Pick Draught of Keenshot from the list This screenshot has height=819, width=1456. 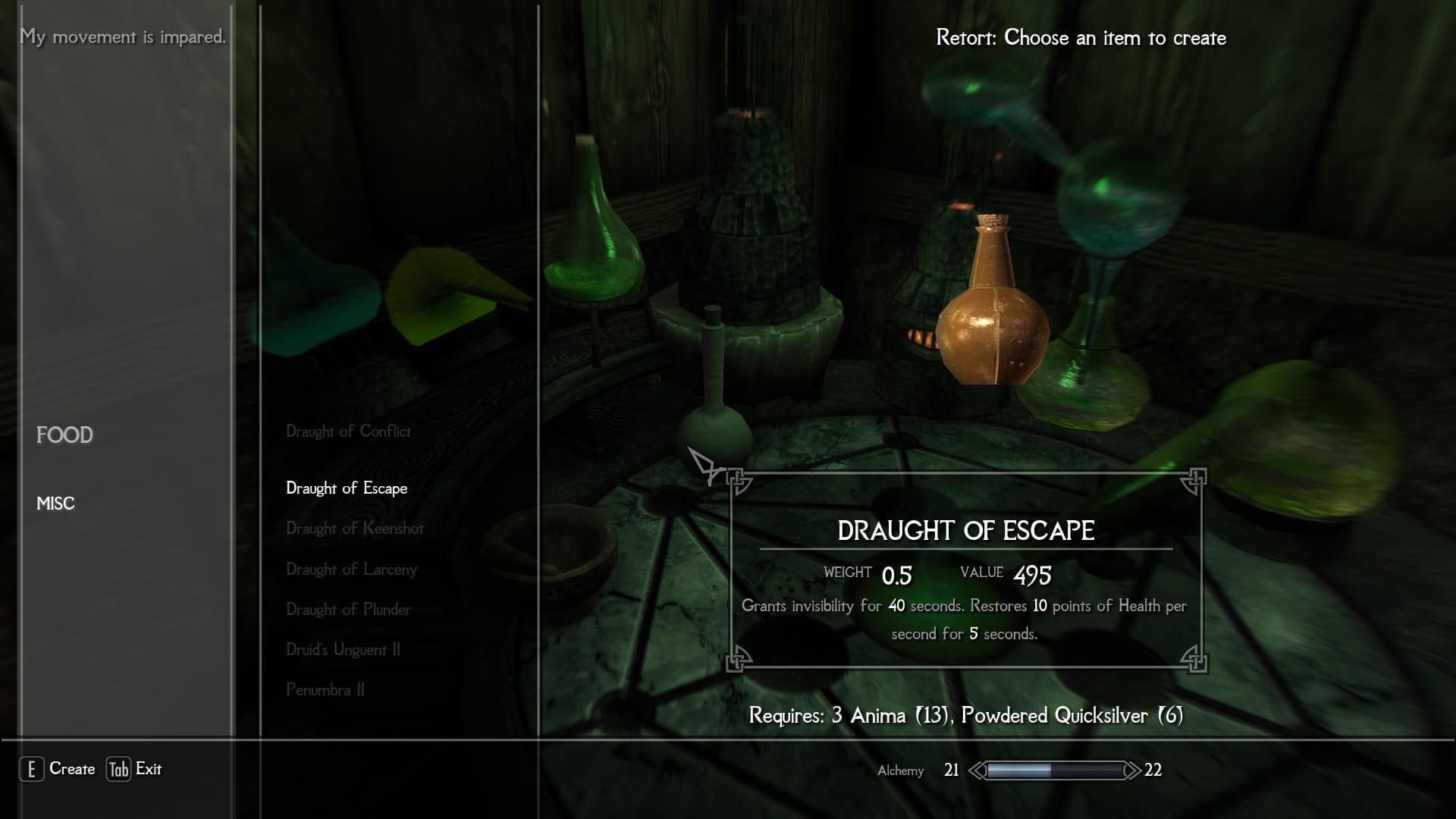[x=354, y=529]
